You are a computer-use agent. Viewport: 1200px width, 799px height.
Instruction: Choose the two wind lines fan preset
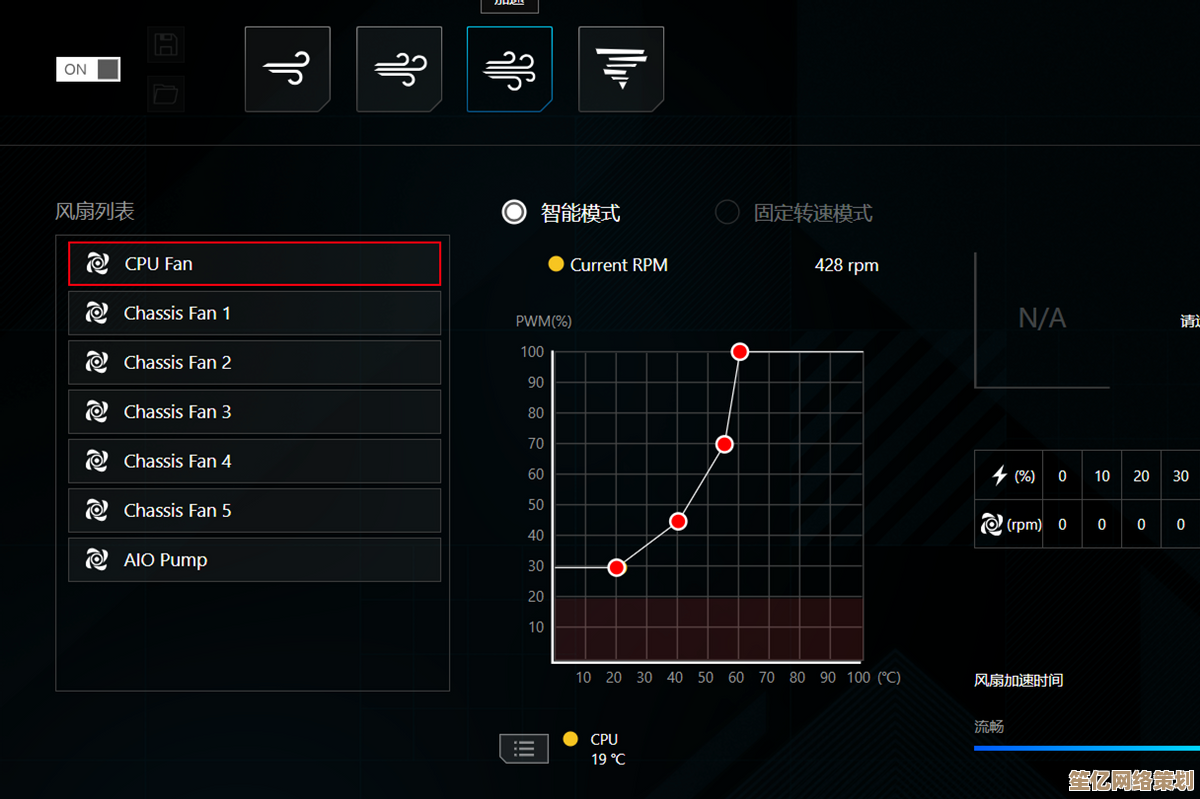399,69
